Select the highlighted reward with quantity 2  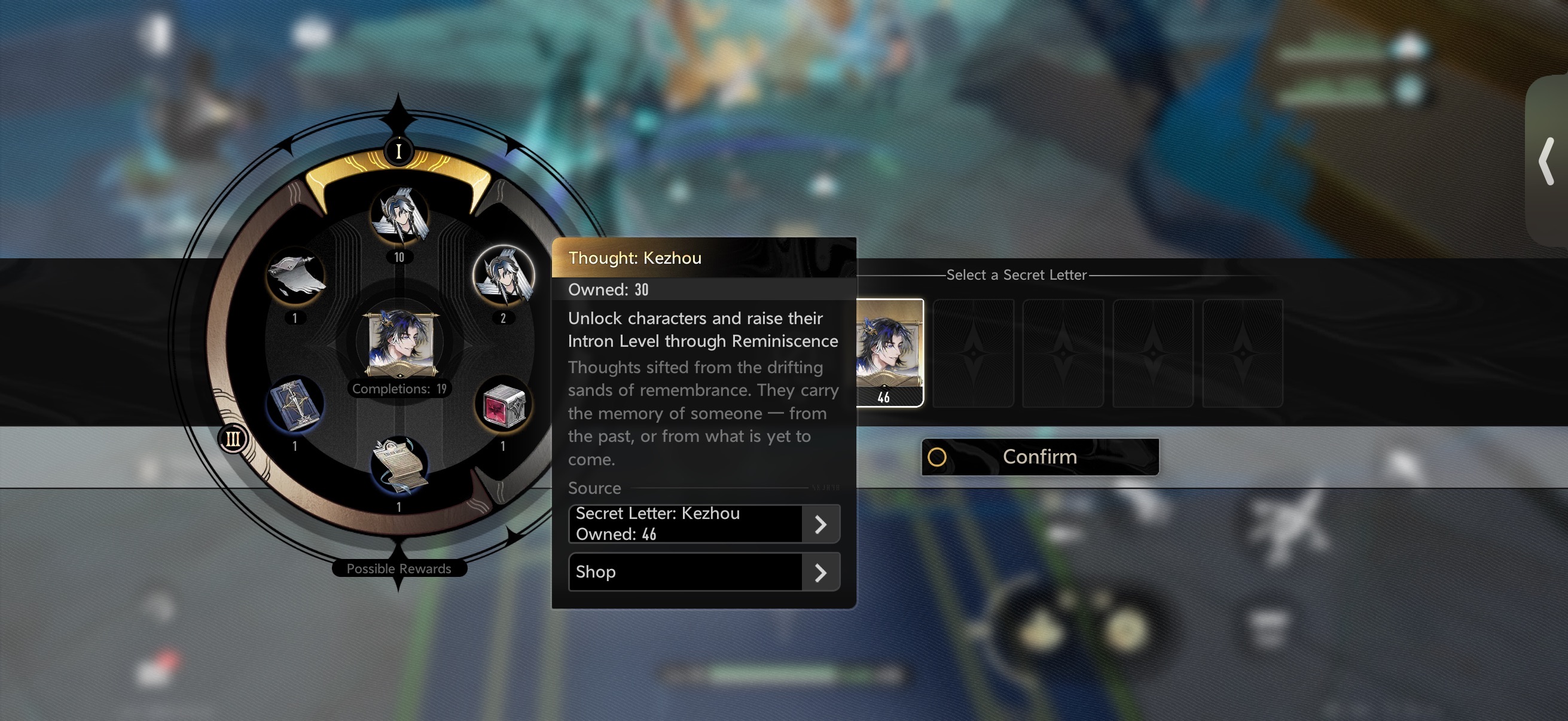504,276
